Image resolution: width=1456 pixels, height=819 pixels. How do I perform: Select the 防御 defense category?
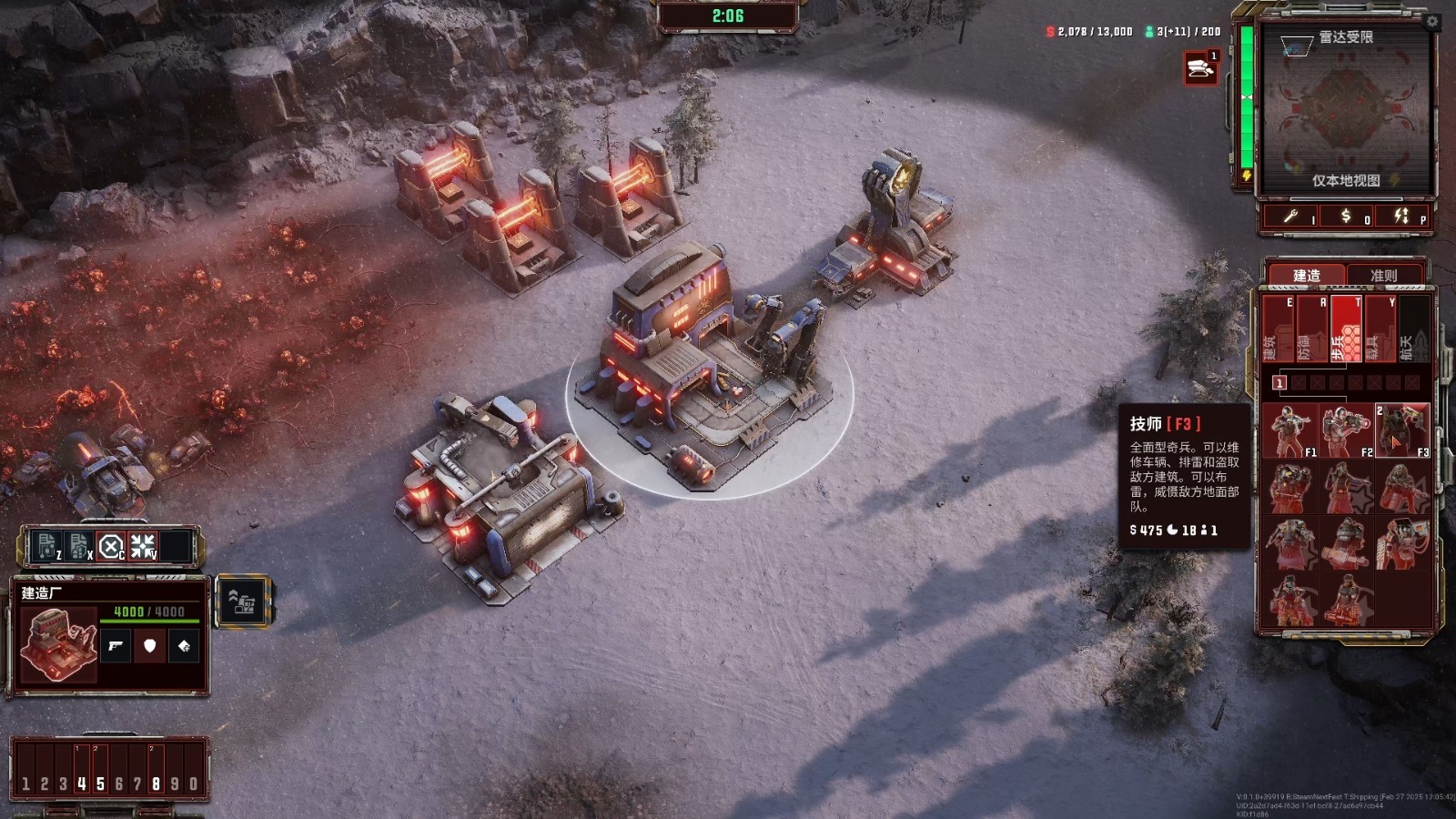pyautogui.click(x=1311, y=329)
